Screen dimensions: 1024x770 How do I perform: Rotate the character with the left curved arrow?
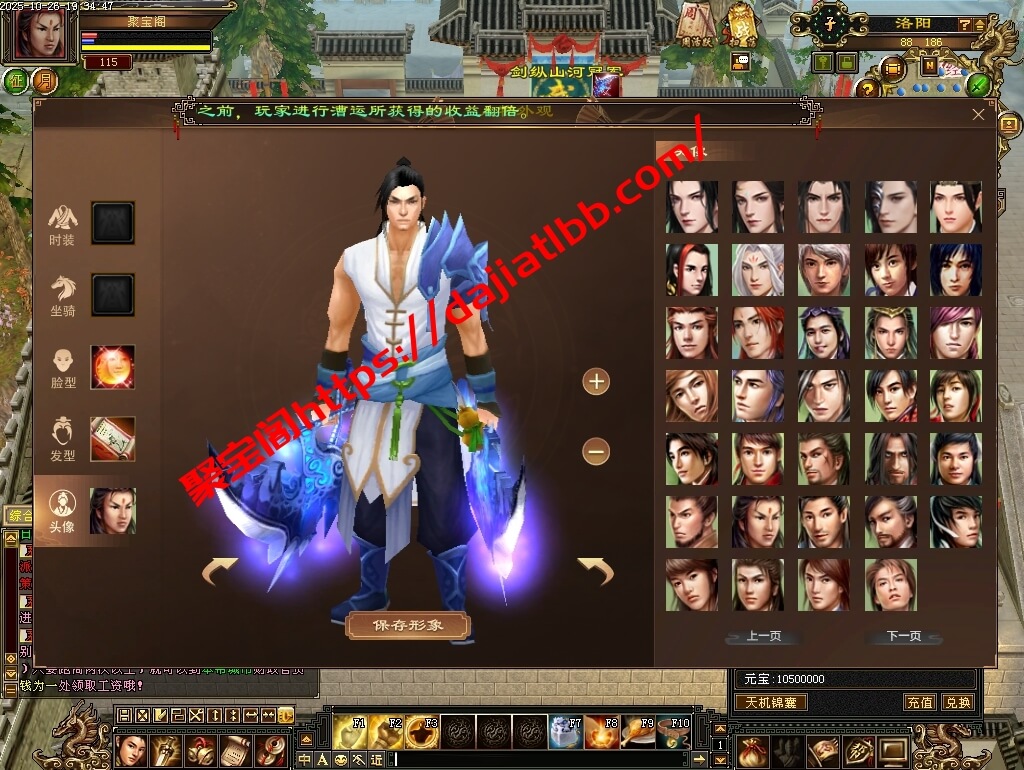(x=220, y=571)
